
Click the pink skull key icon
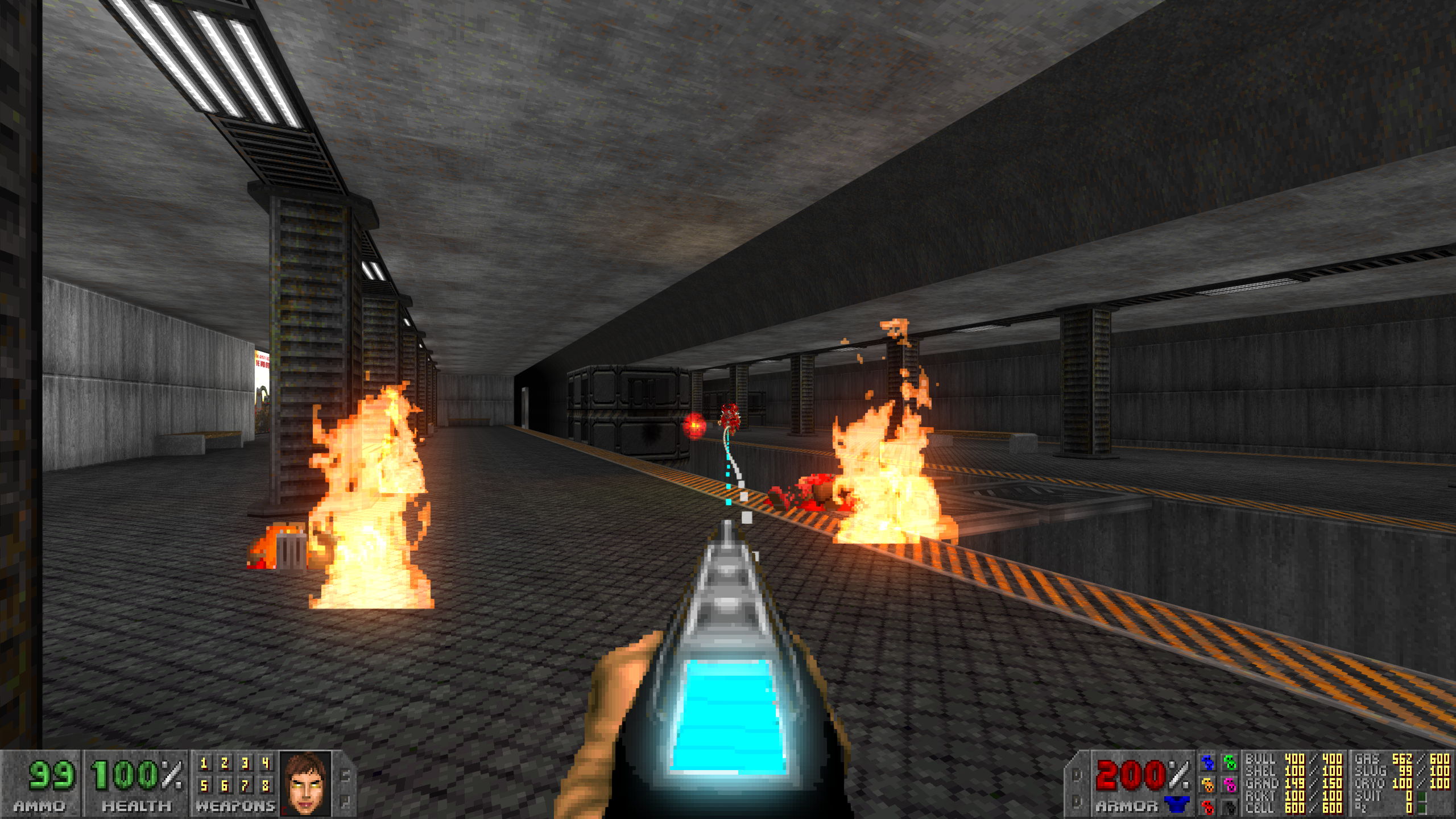tap(1230, 785)
